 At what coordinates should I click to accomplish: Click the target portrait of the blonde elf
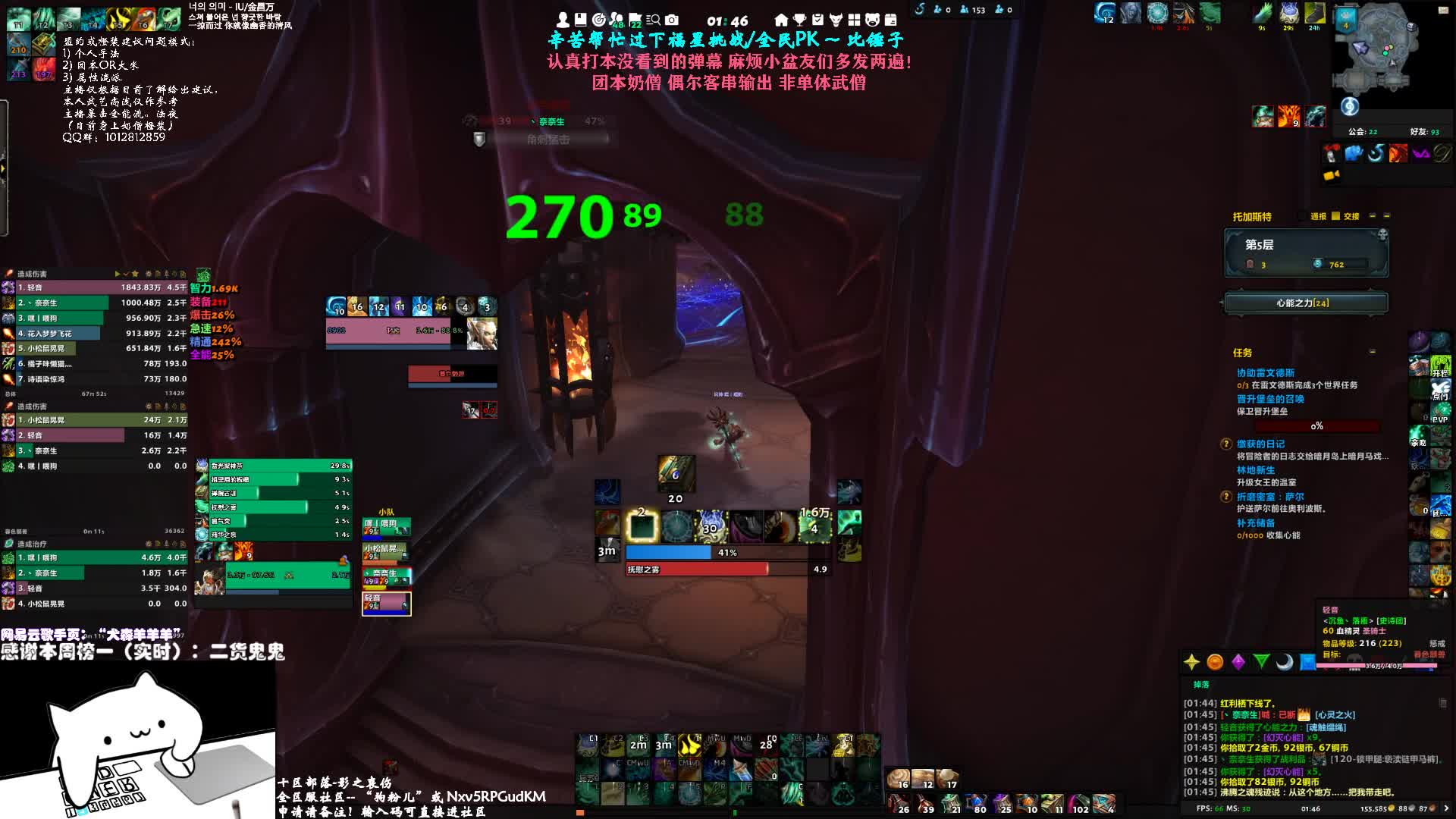482,334
